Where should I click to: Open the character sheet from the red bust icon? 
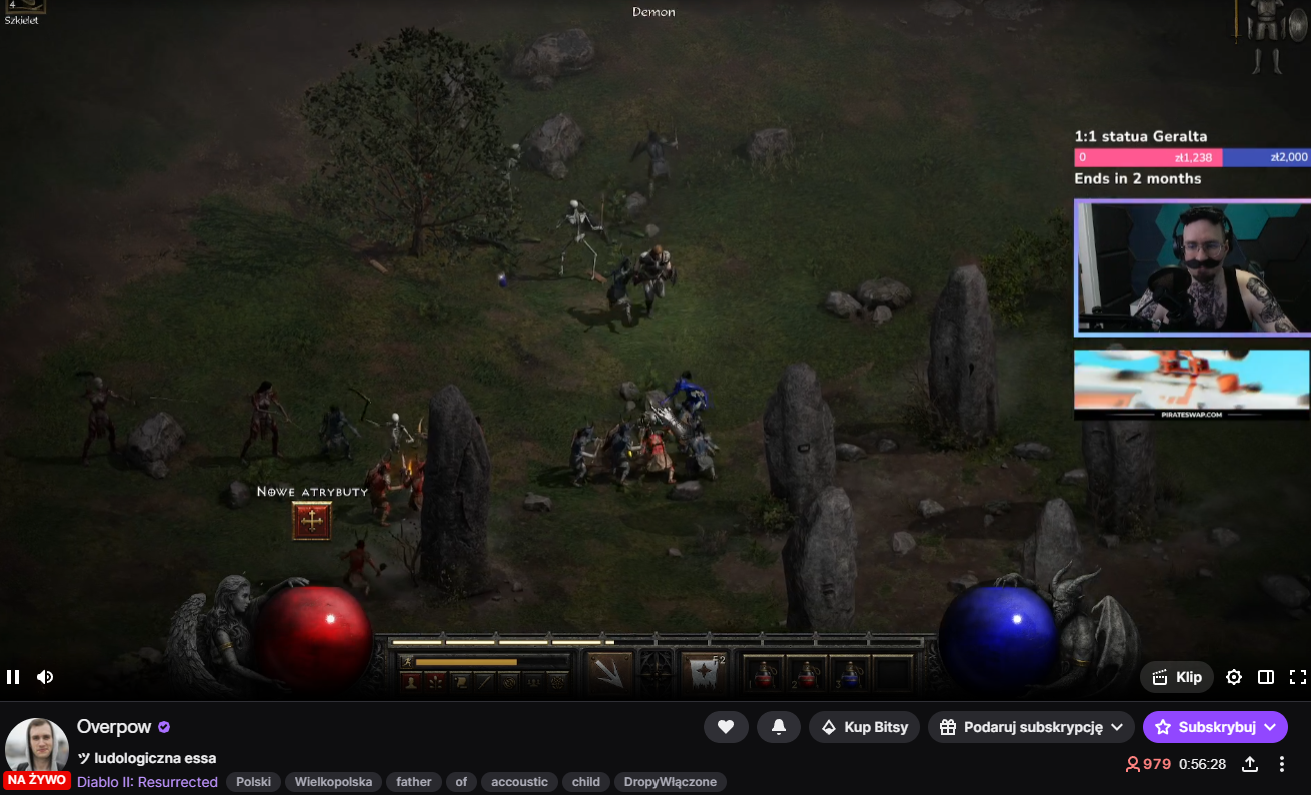pyautogui.click(x=409, y=682)
